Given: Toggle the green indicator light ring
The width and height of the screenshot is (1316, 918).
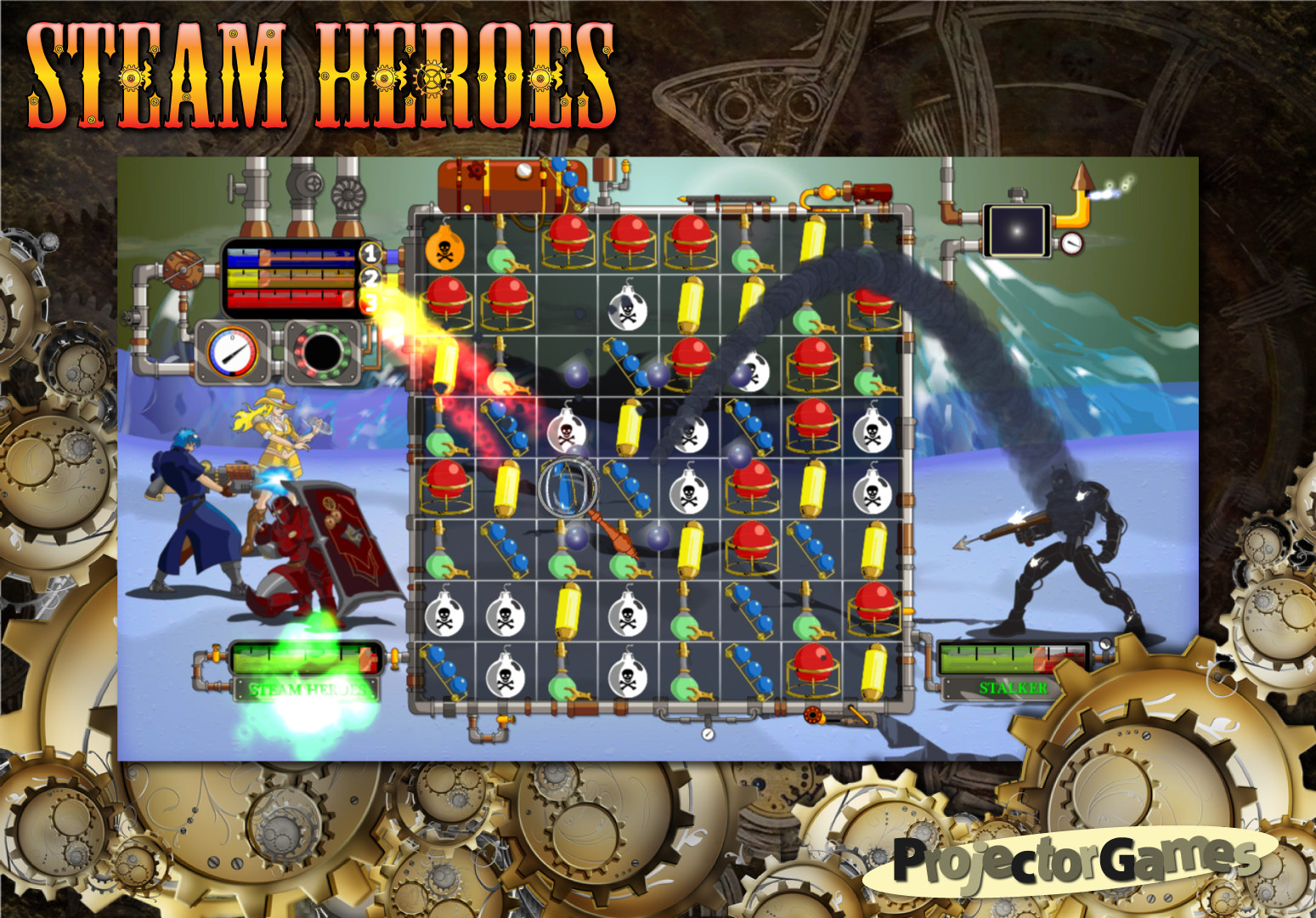Looking at the screenshot, I should click(326, 352).
